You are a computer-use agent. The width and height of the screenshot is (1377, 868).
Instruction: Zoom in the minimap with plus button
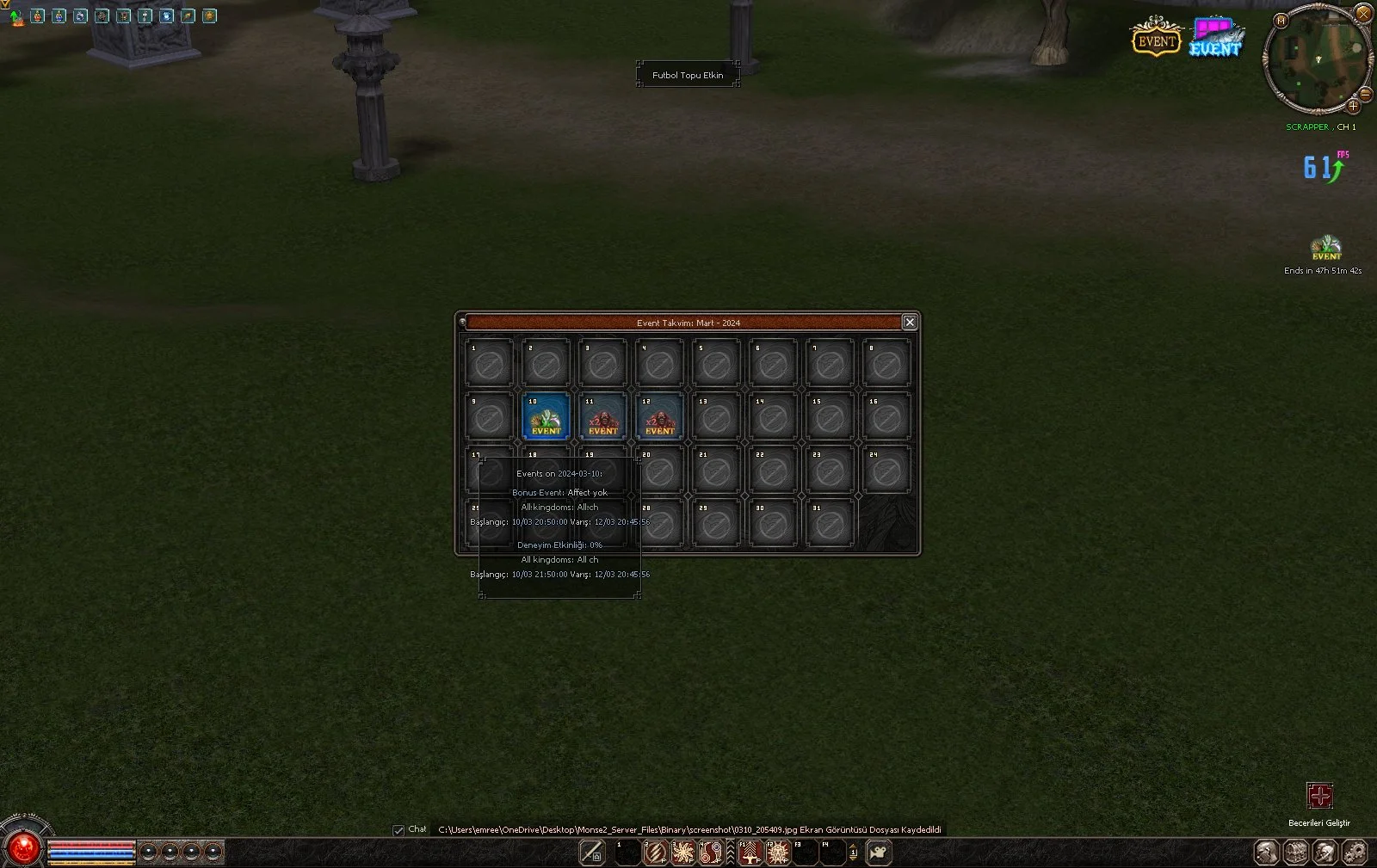[x=1353, y=107]
